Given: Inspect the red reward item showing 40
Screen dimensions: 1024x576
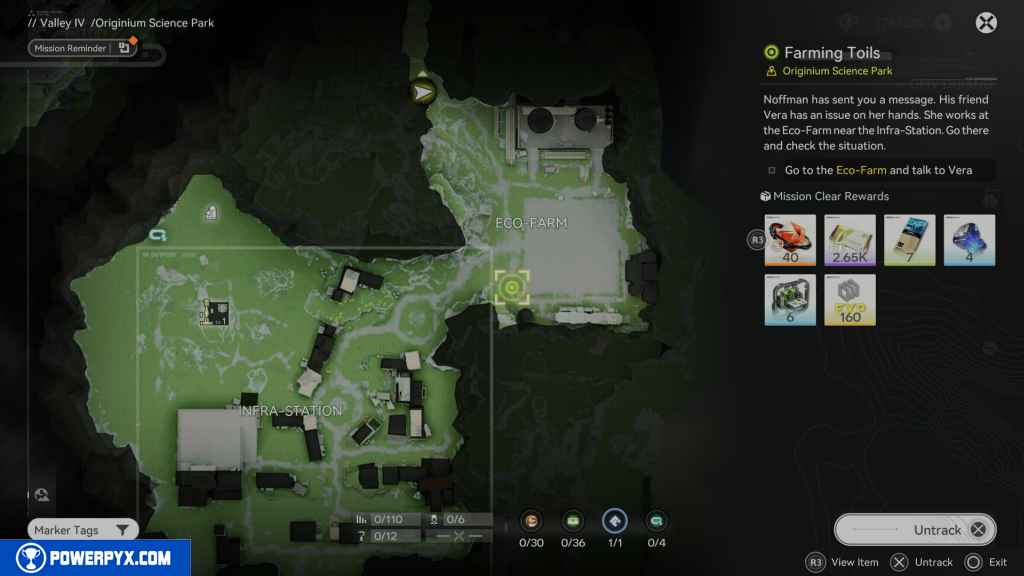Looking at the screenshot, I should (x=791, y=240).
